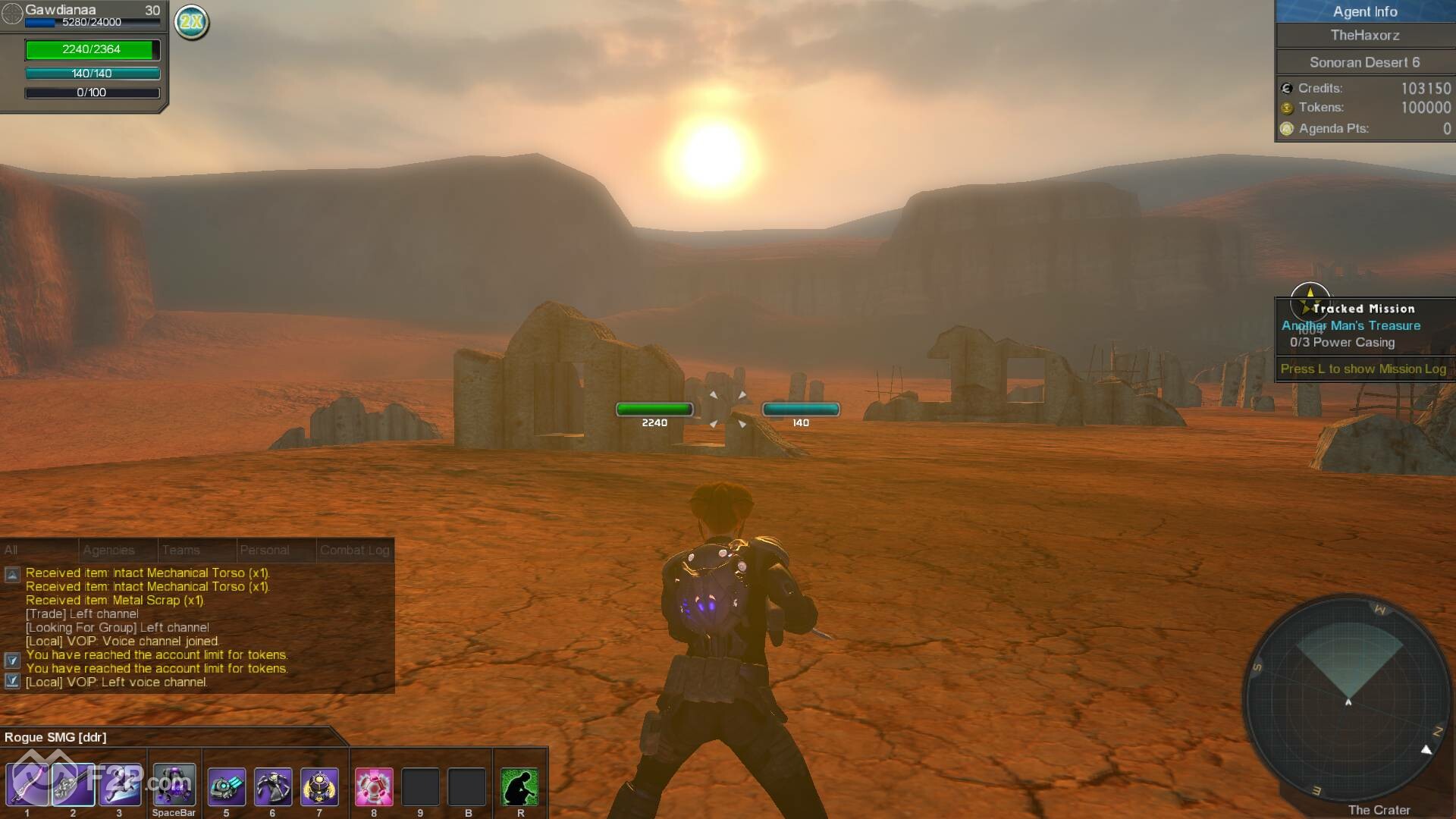The height and width of the screenshot is (819, 1456).
Task: Activate the pink gear ability in slot 8
Action: point(374,786)
